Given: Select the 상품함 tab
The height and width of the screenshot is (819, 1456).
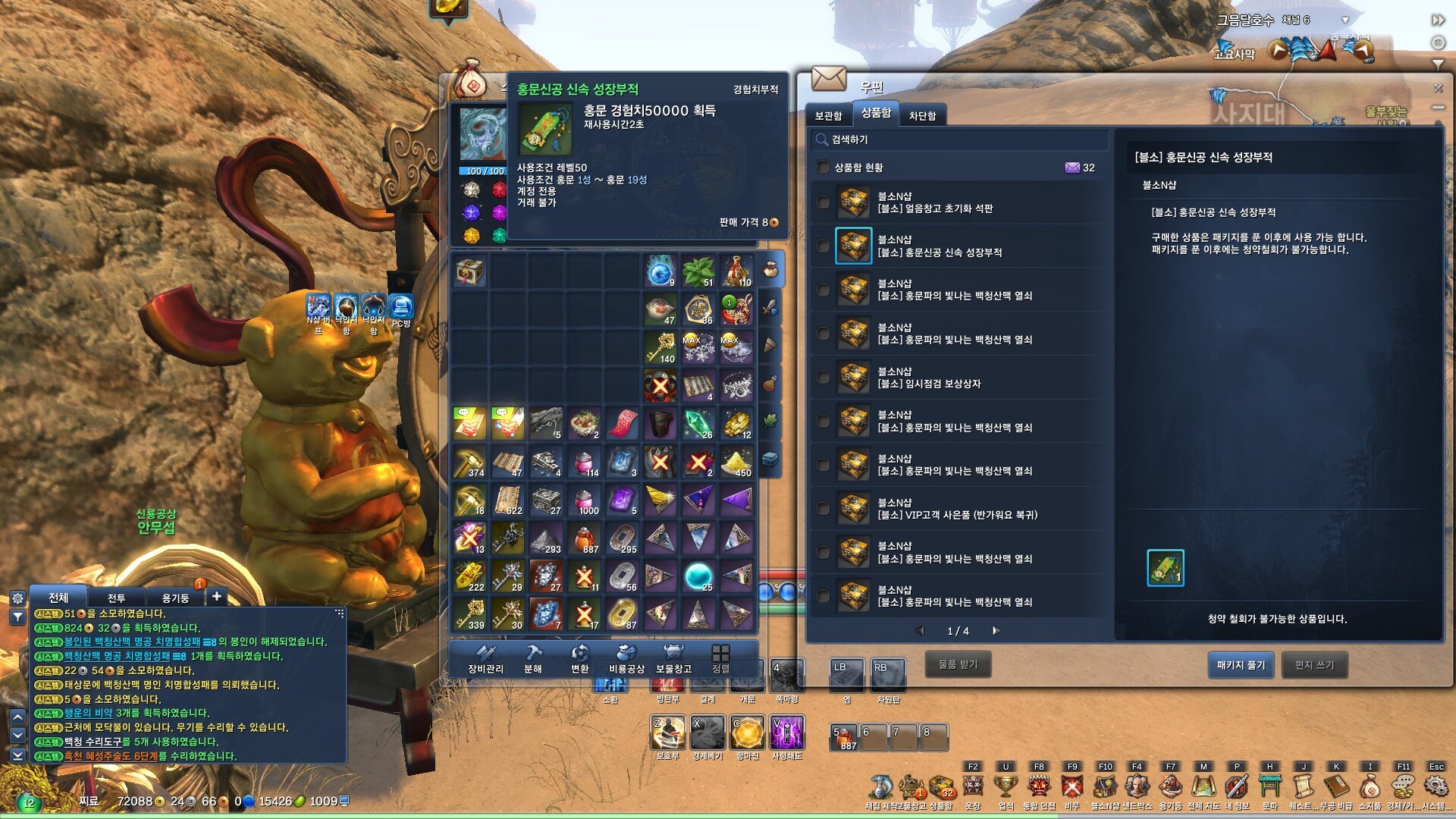Looking at the screenshot, I should 876,113.
